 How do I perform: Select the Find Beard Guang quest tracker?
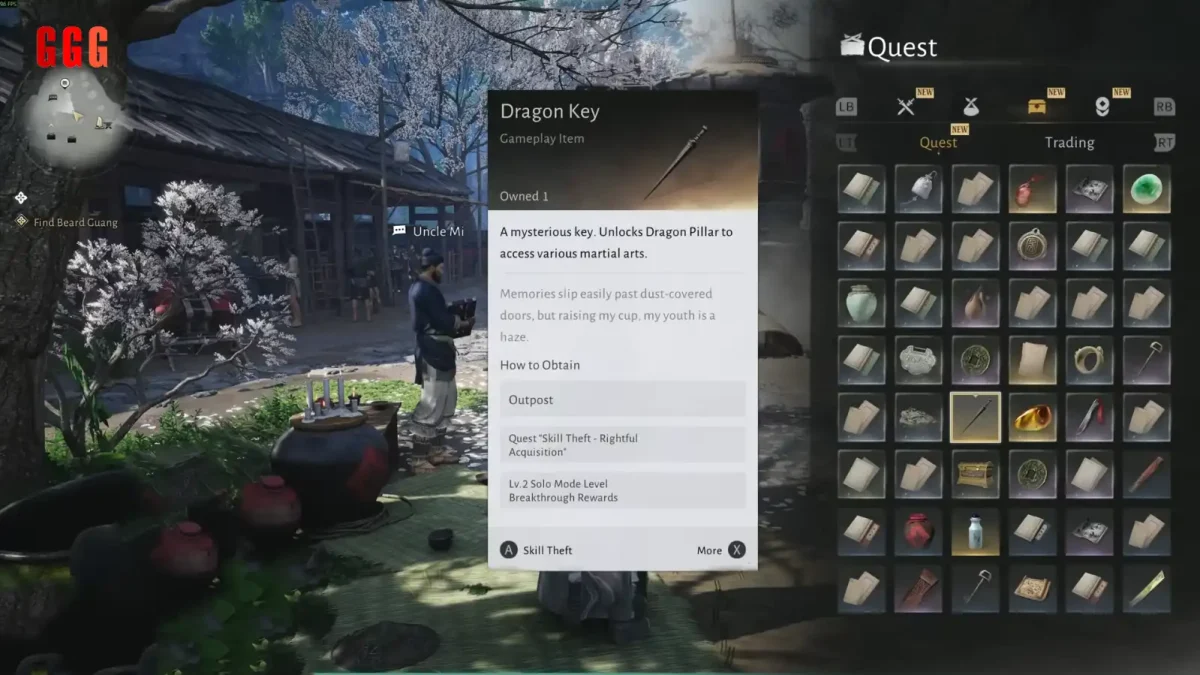click(x=75, y=222)
